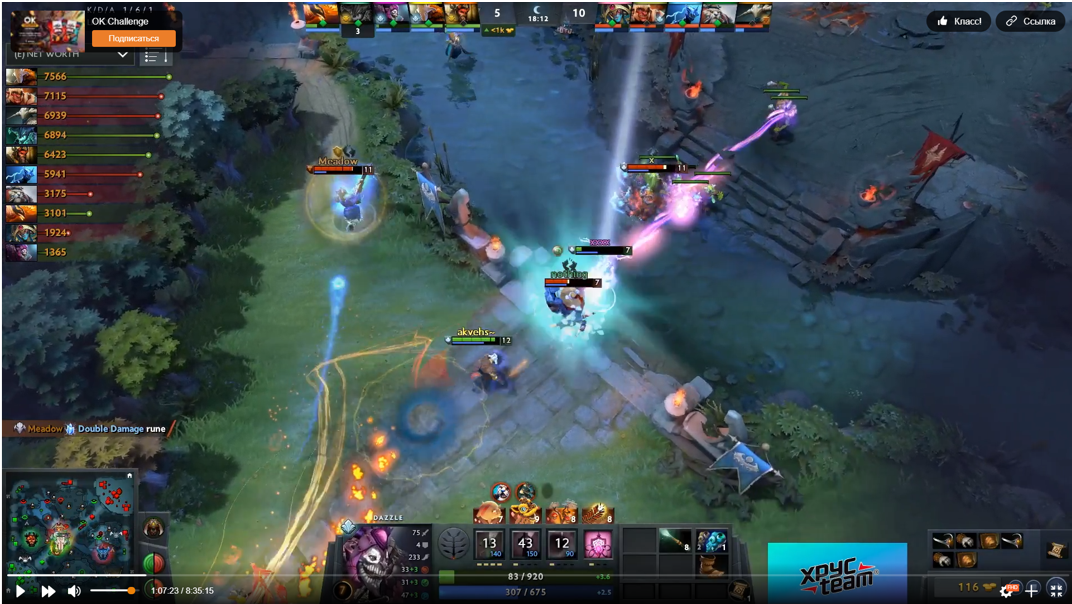Open the talent tree icon
The height and width of the screenshot is (604, 1072).
tap(454, 545)
